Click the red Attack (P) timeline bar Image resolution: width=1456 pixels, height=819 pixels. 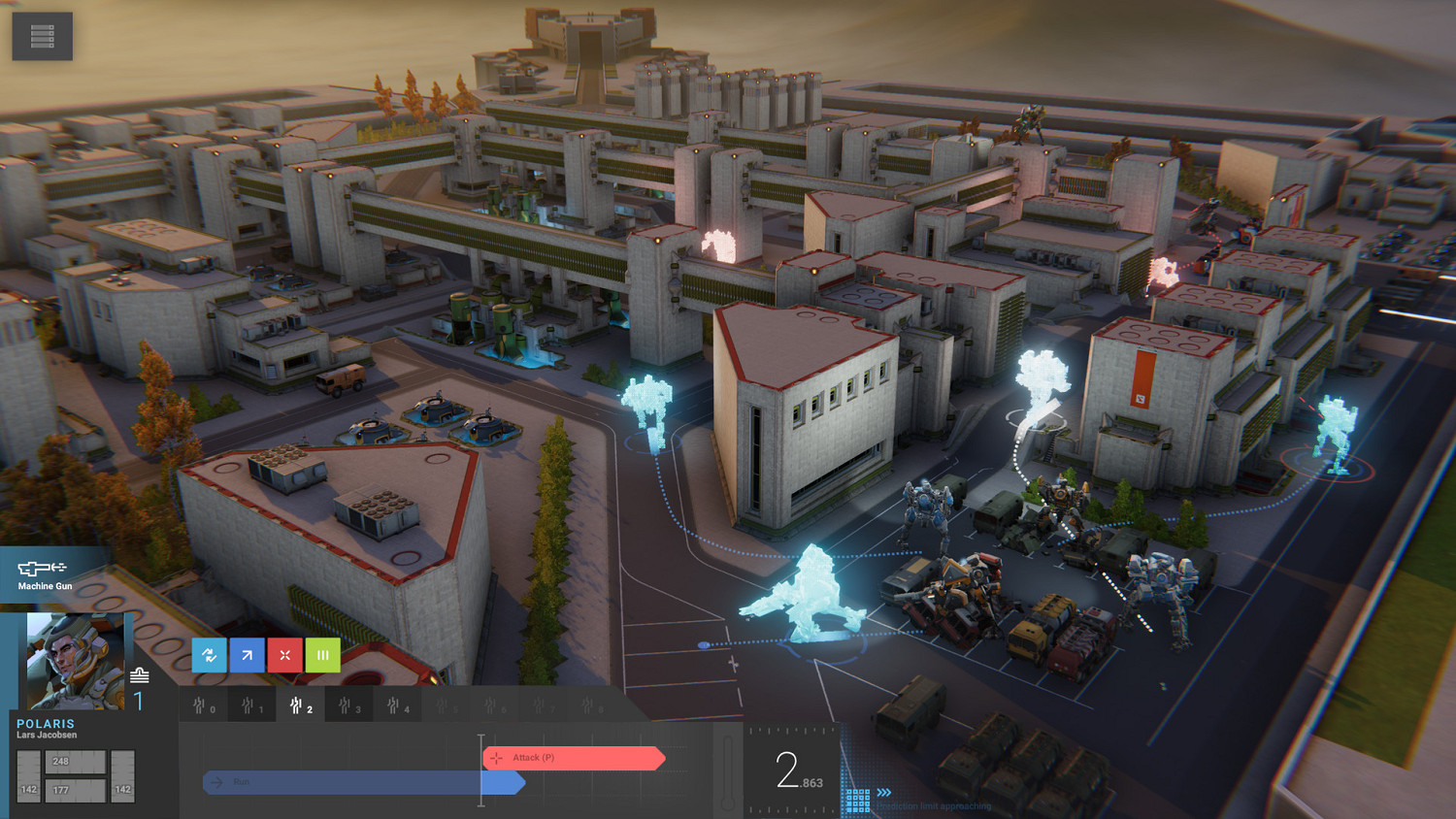(x=576, y=759)
